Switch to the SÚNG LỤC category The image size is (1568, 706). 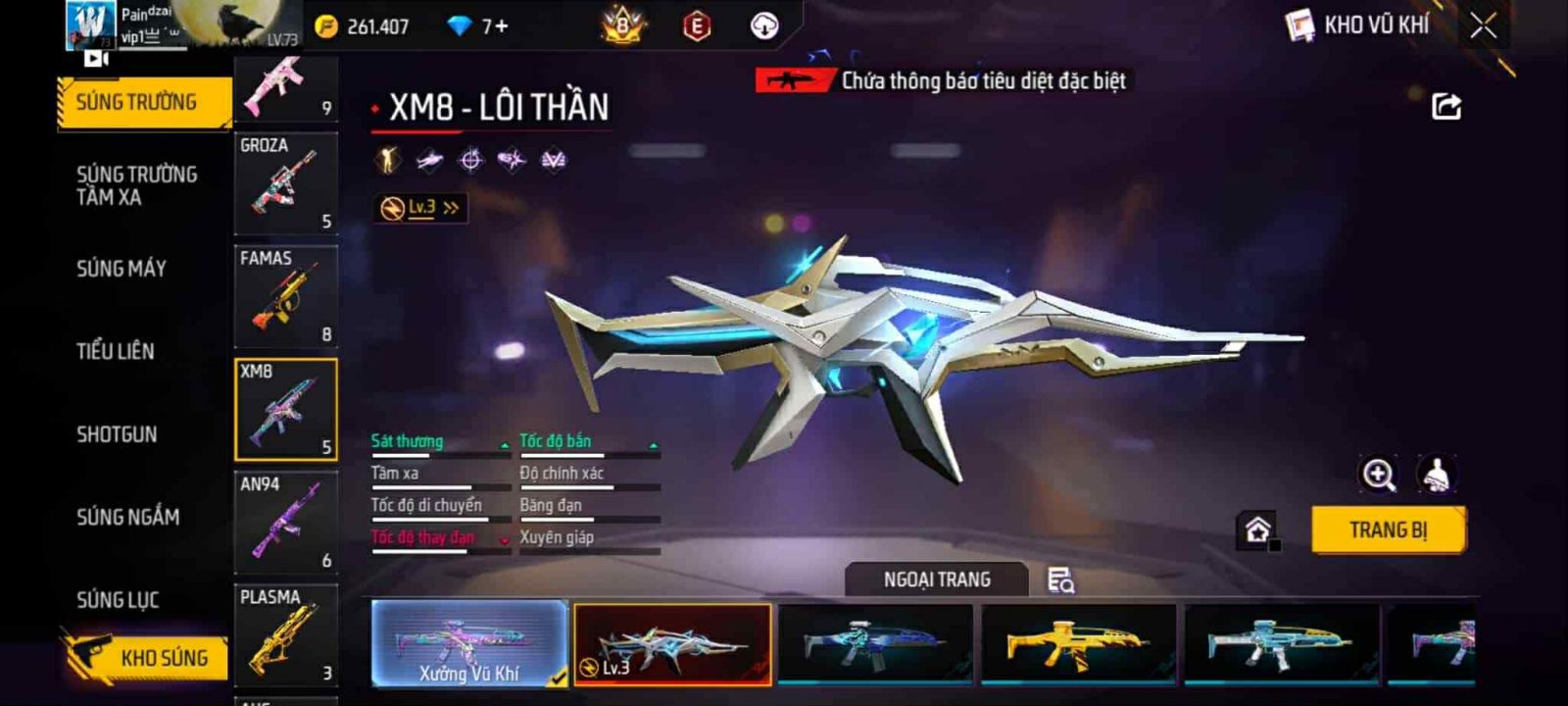[118, 600]
